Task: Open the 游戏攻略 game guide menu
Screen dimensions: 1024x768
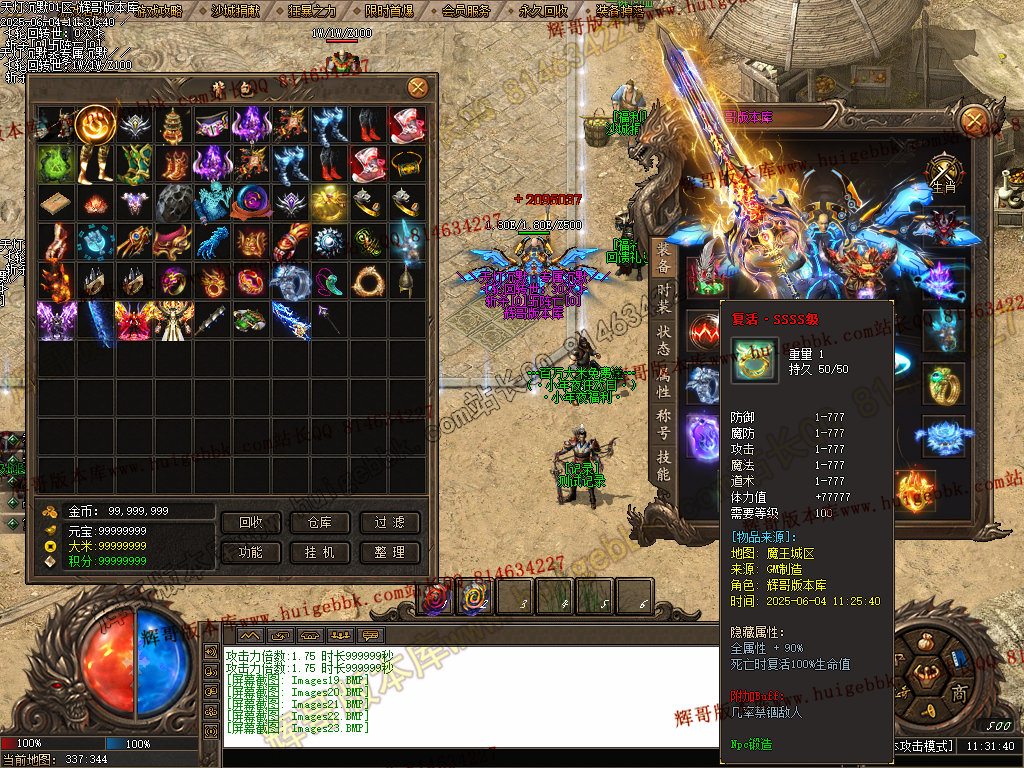Action: (158, 11)
